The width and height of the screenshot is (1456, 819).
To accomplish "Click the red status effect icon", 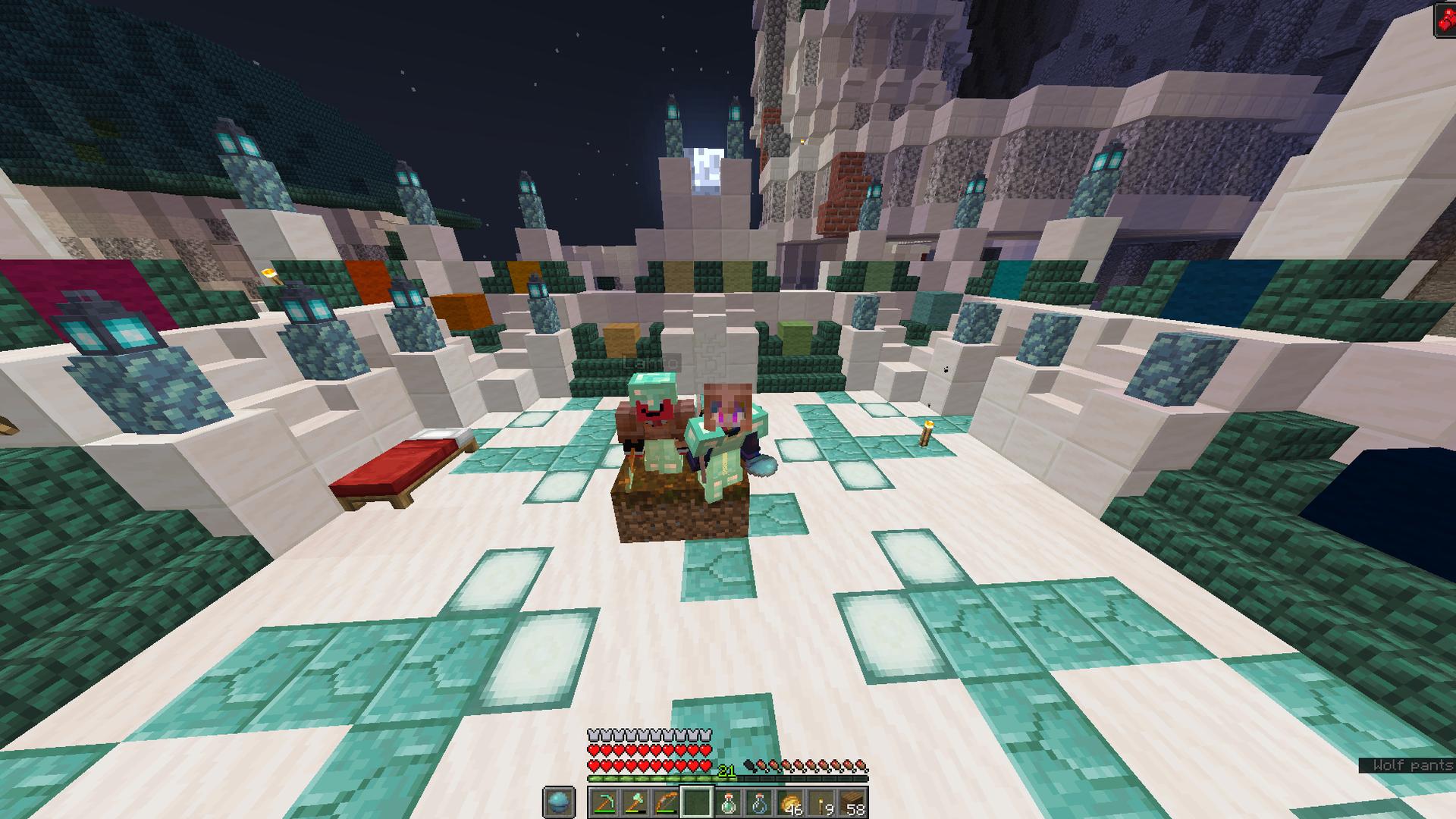I will [1444, 19].
